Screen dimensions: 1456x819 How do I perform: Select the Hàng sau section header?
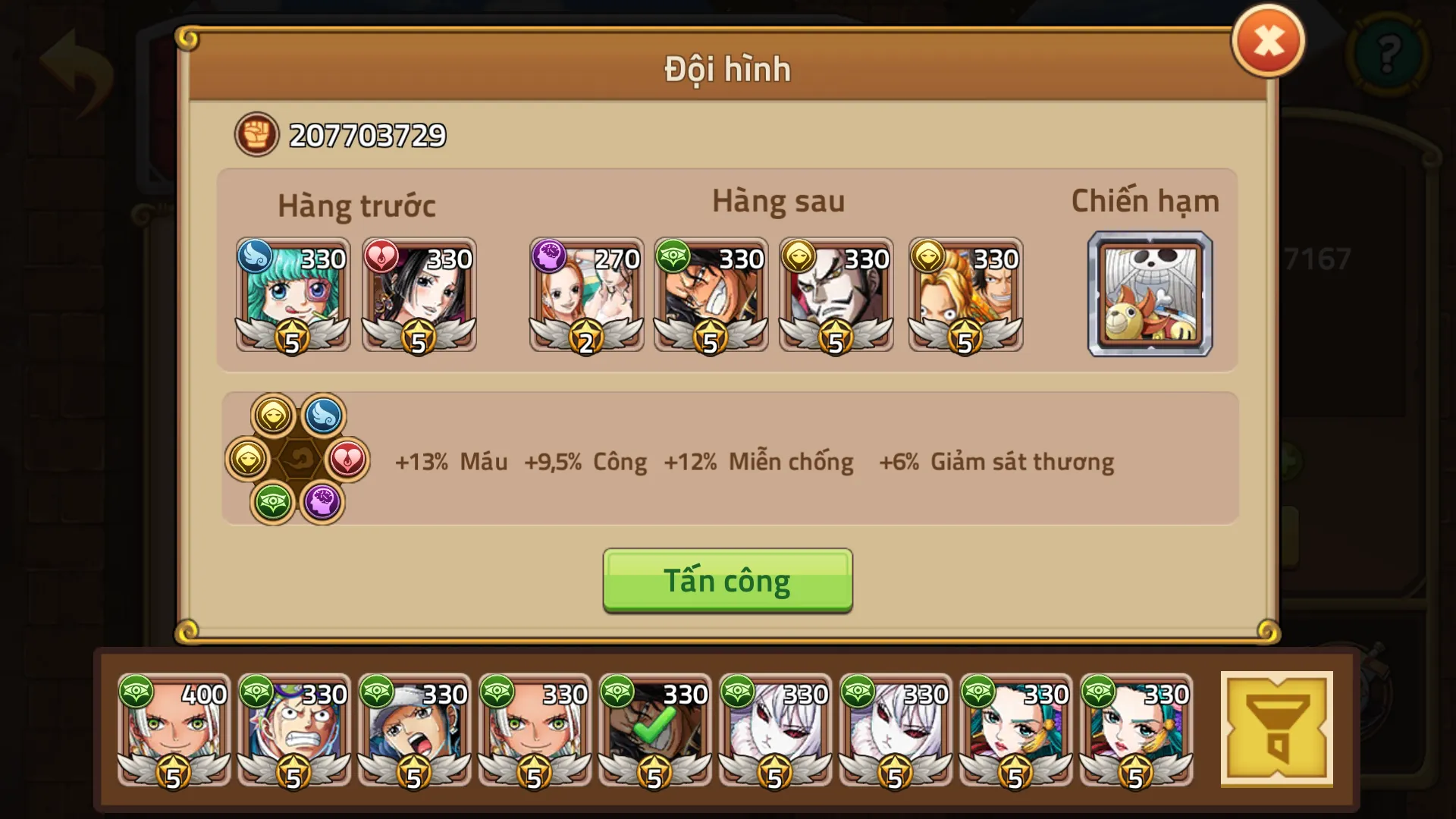tap(777, 200)
